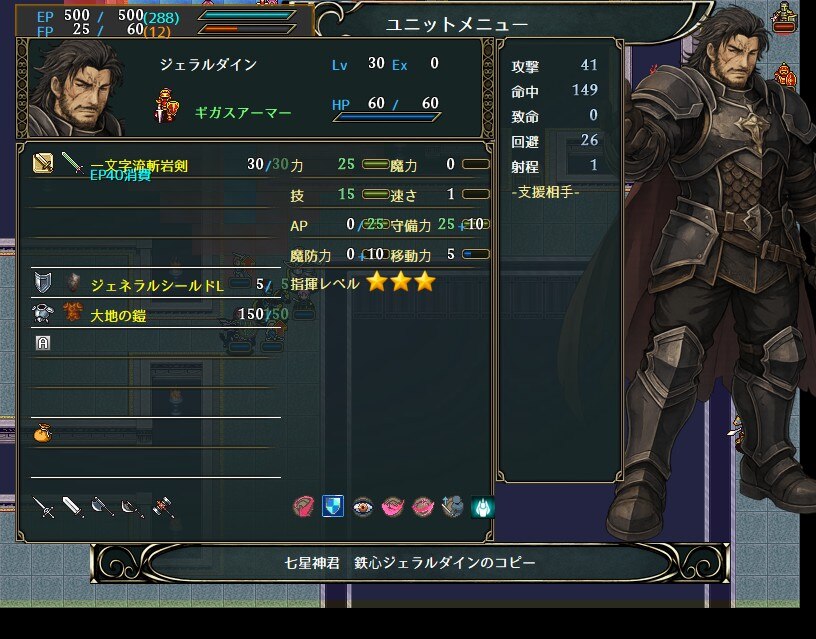Click ジェラルダイン's face portrait
816x639 pixels.
tap(77, 88)
